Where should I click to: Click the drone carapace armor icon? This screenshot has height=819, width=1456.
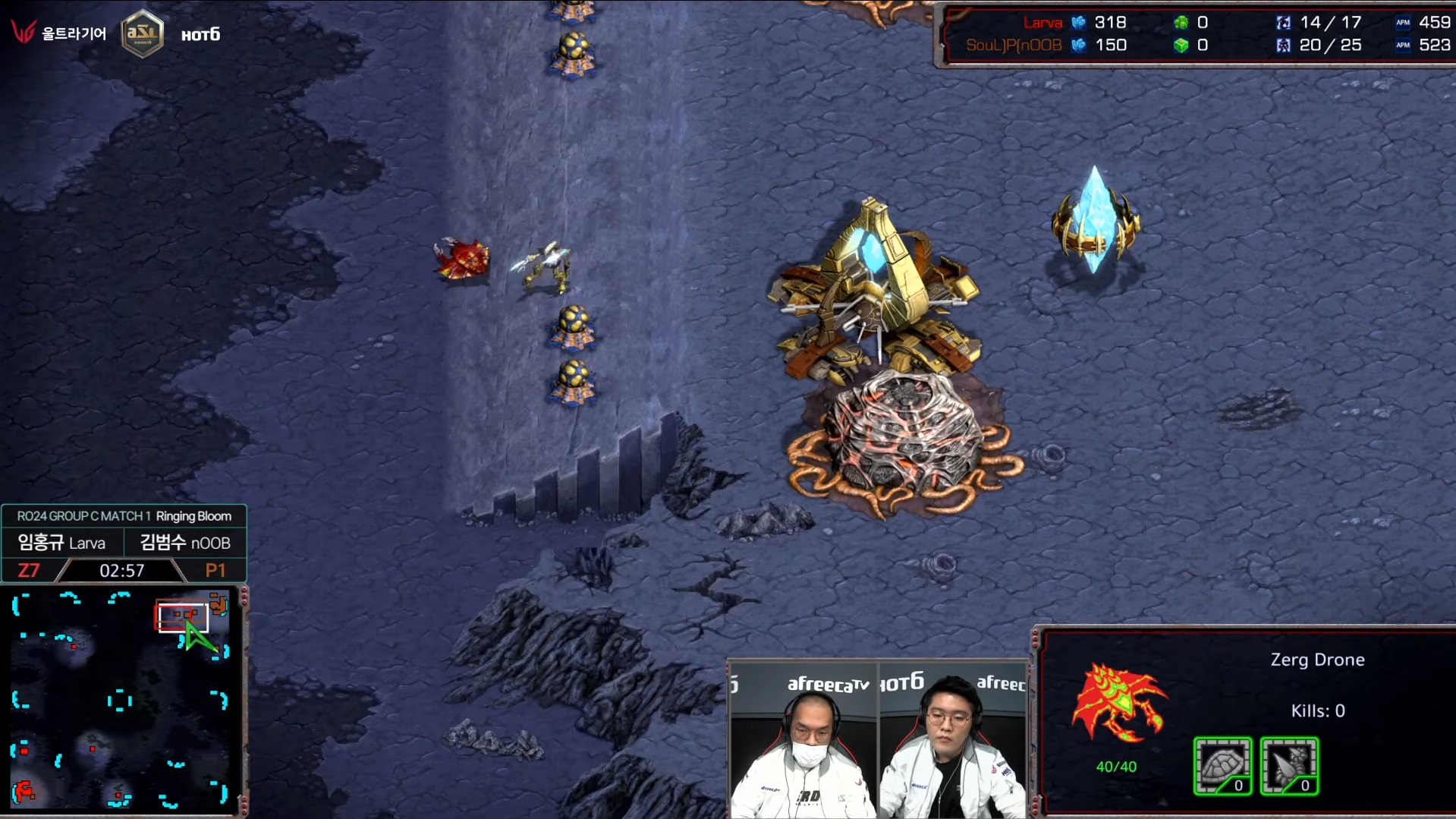coord(1222,765)
